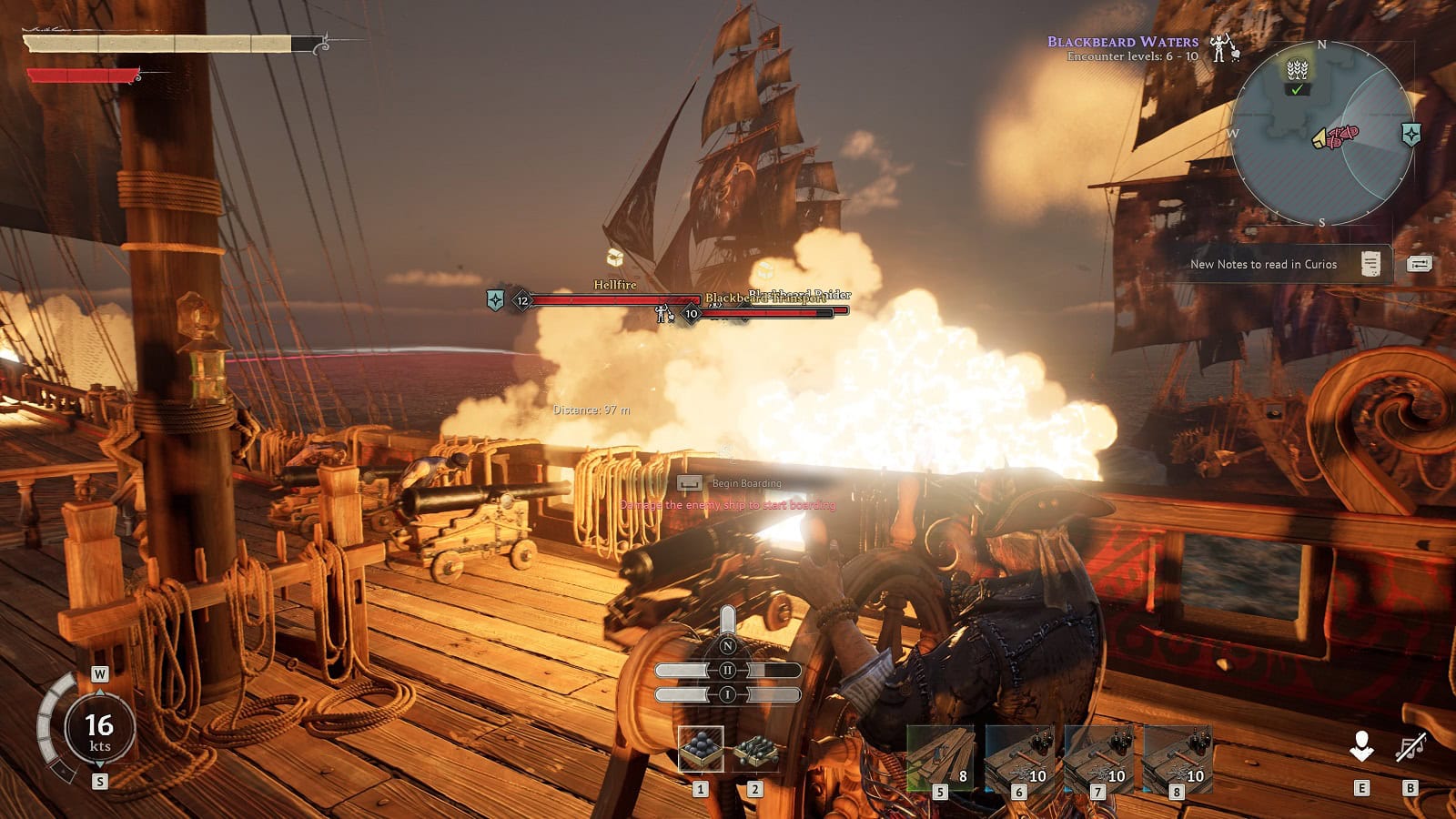Click the swap arrows icon beside the notification
The height and width of the screenshot is (819, 1456).
[x=1419, y=264]
